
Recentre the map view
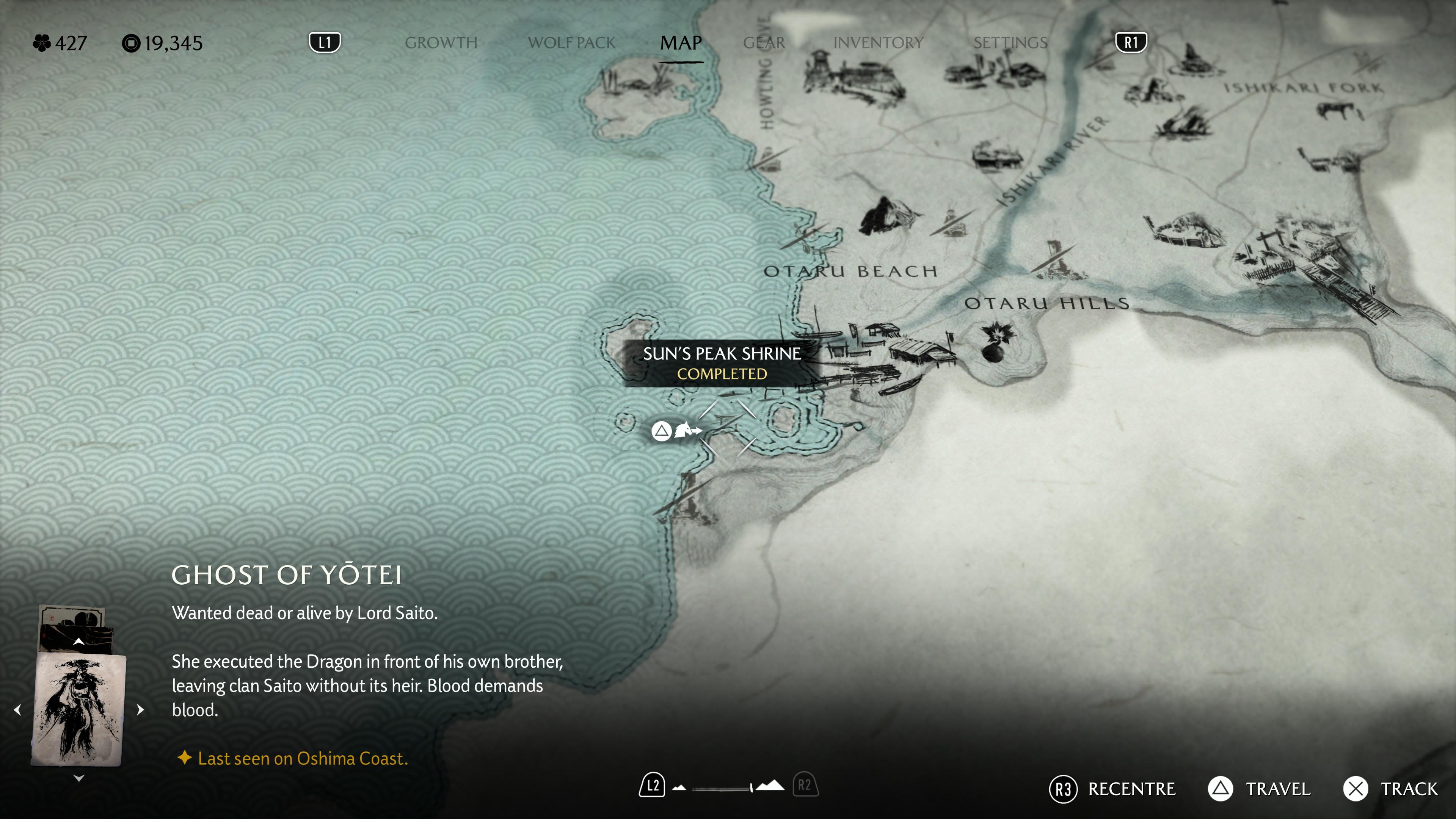pyautogui.click(x=1112, y=789)
